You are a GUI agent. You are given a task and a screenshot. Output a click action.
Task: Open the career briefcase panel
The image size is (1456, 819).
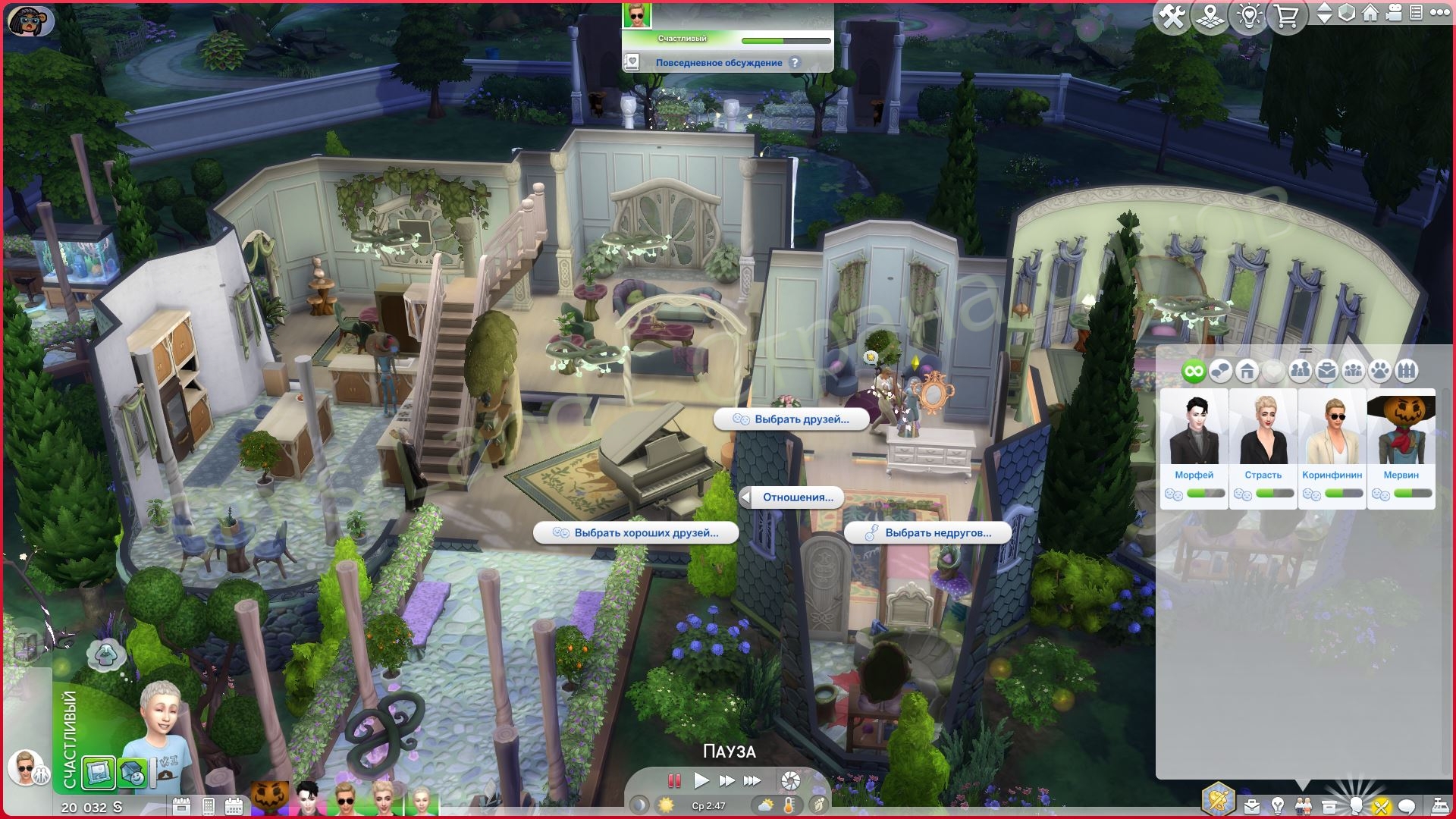[1251, 805]
